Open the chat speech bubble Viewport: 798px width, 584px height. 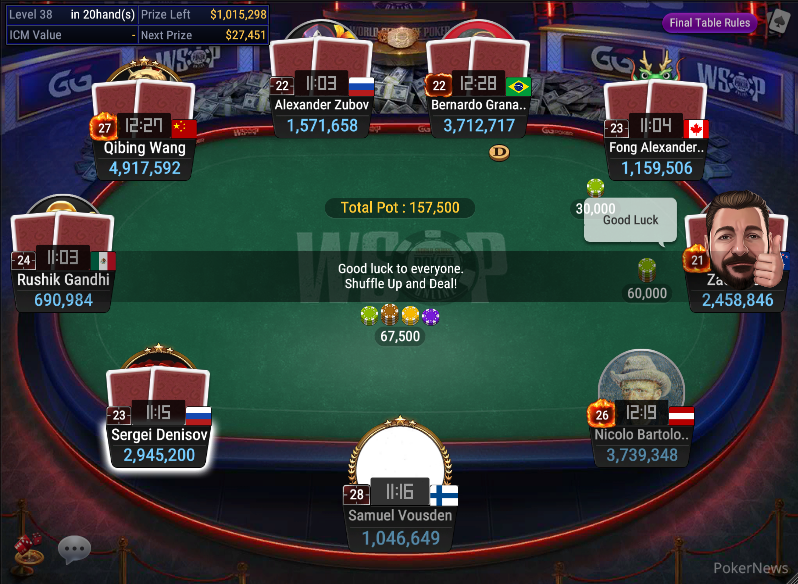tap(74, 549)
